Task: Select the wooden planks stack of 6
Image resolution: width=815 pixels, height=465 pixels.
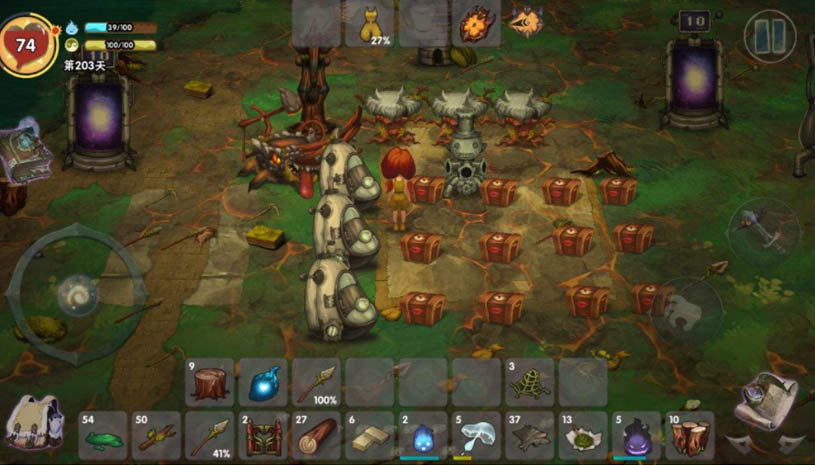Action: coord(370,436)
